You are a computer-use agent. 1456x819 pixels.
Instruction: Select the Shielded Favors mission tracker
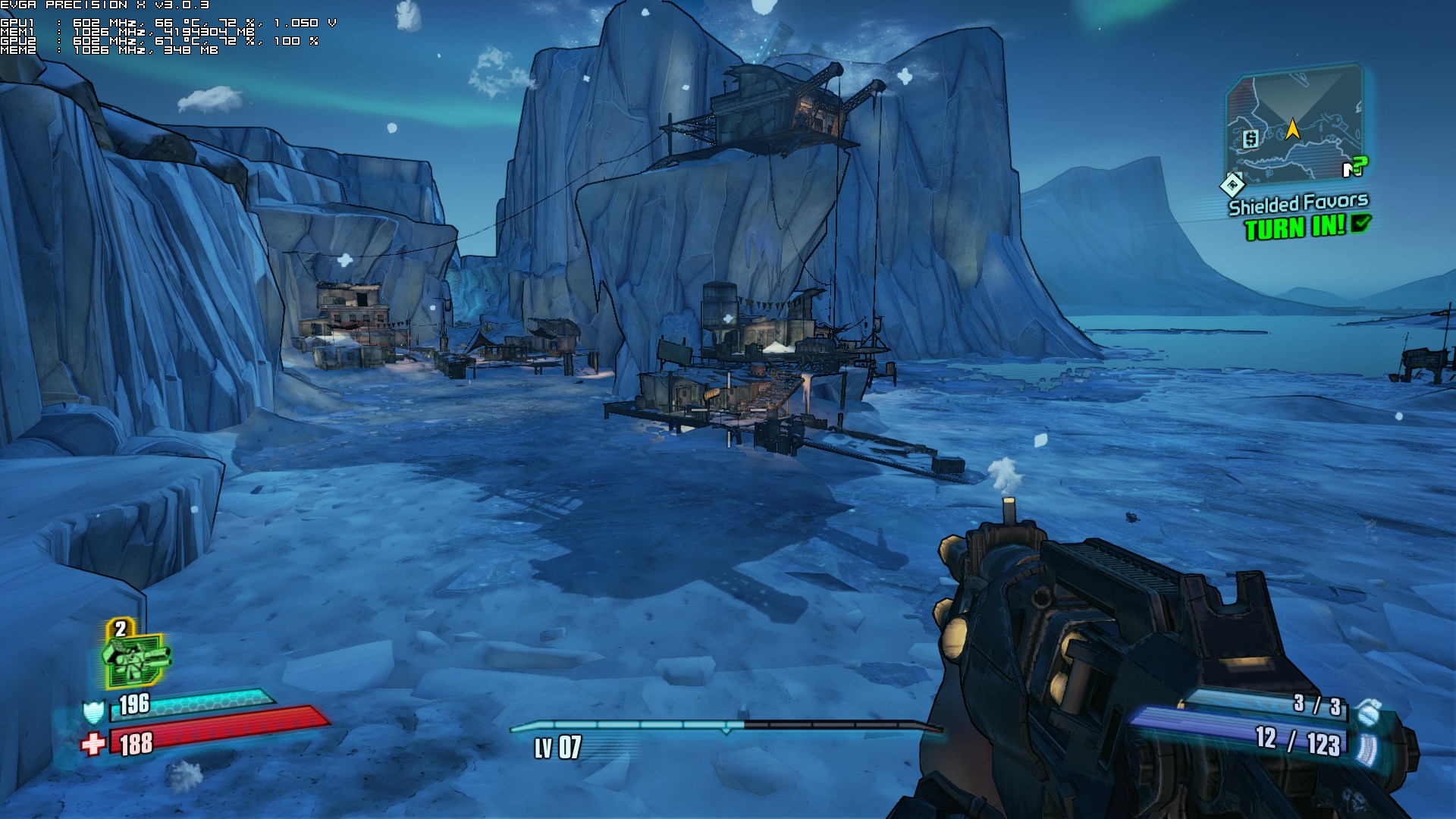1298,204
